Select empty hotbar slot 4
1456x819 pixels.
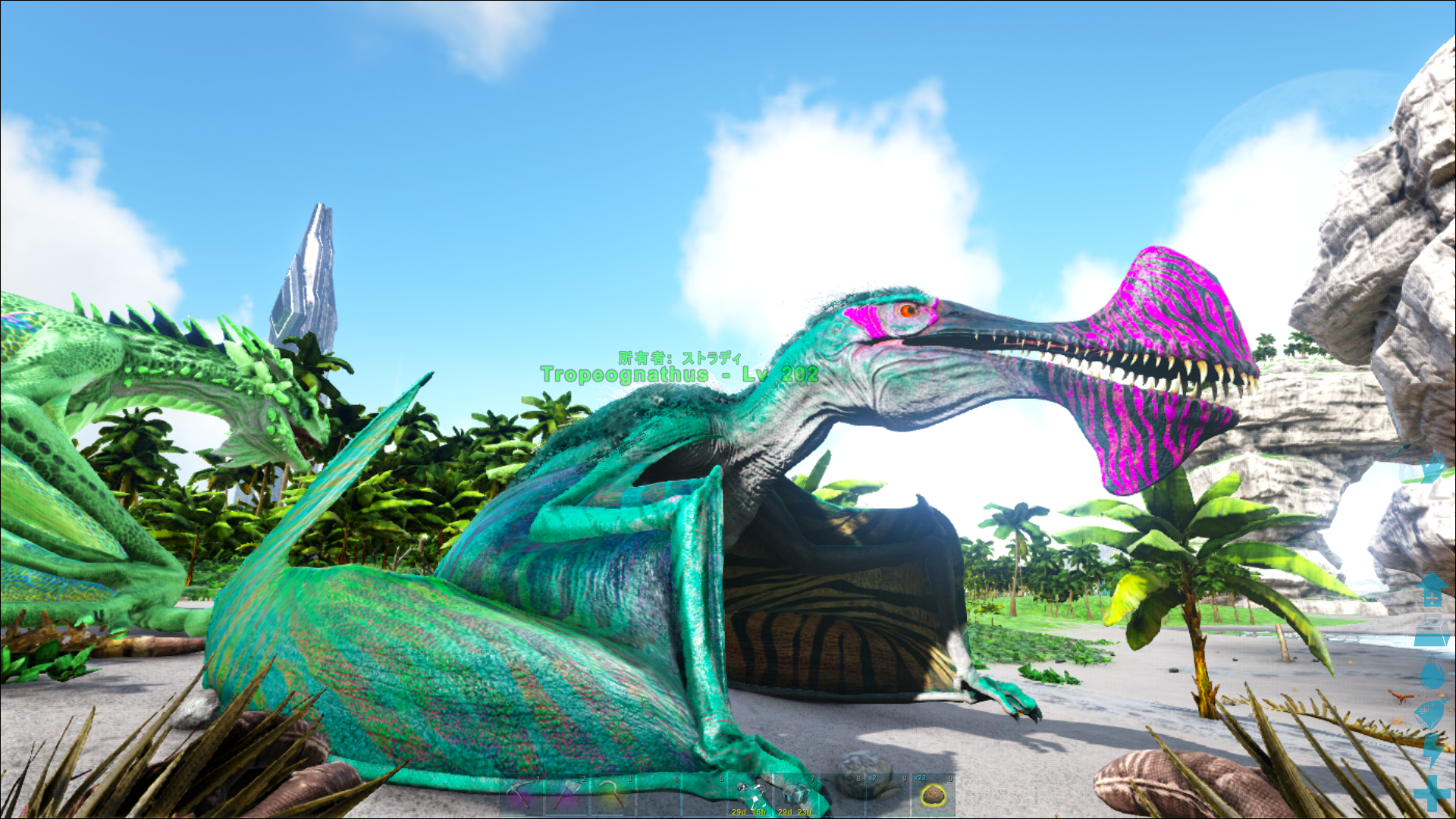pyautogui.click(x=660, y=795)
